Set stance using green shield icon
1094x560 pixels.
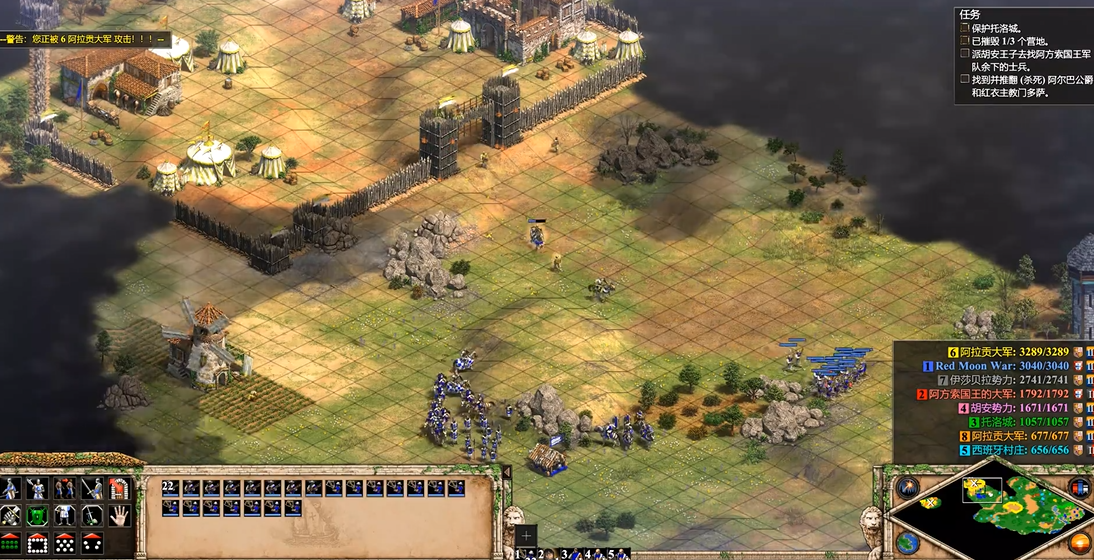[x=37, y=516]
